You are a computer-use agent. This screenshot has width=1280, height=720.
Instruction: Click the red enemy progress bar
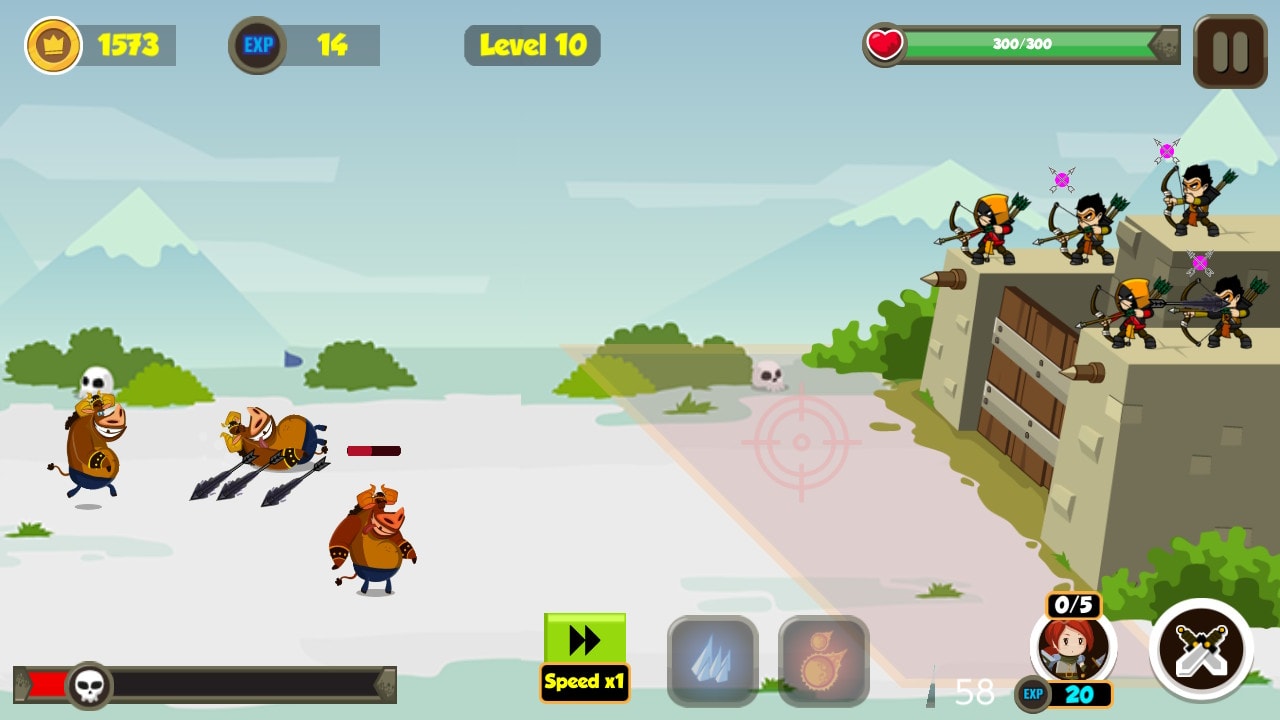(x=373, y=450)
